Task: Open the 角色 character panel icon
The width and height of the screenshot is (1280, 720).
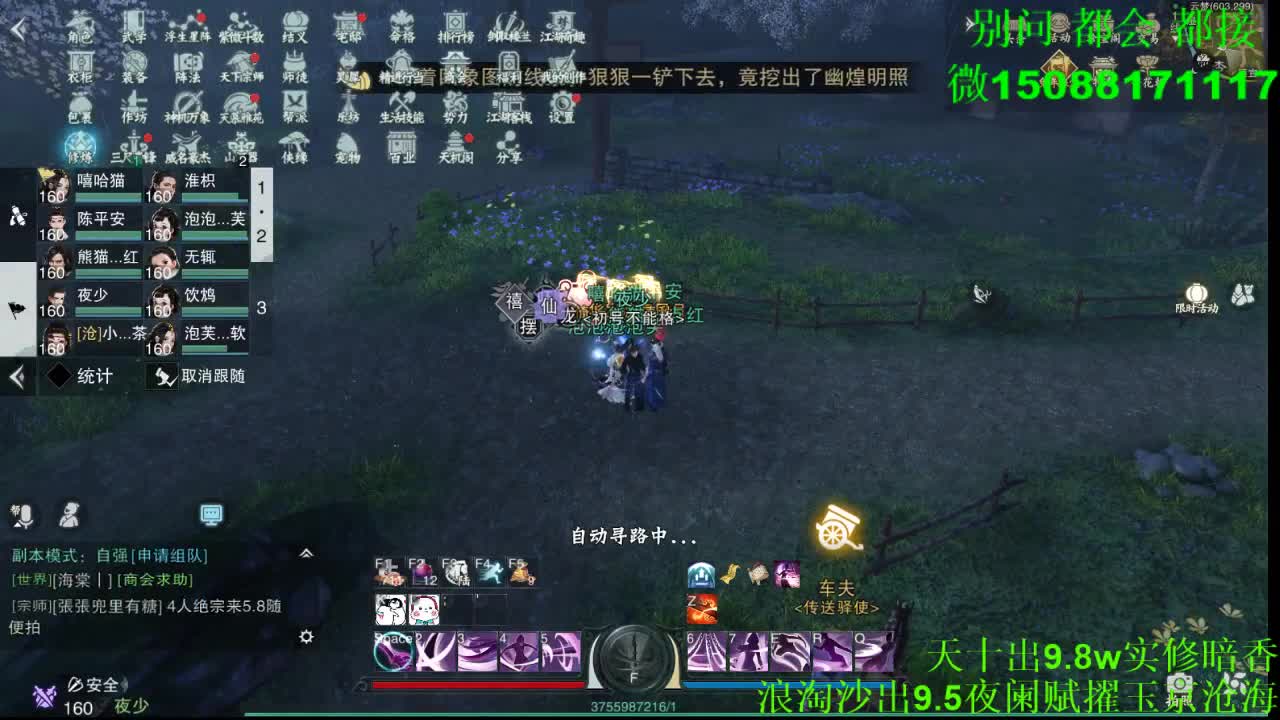Action: tap(80, 25)
